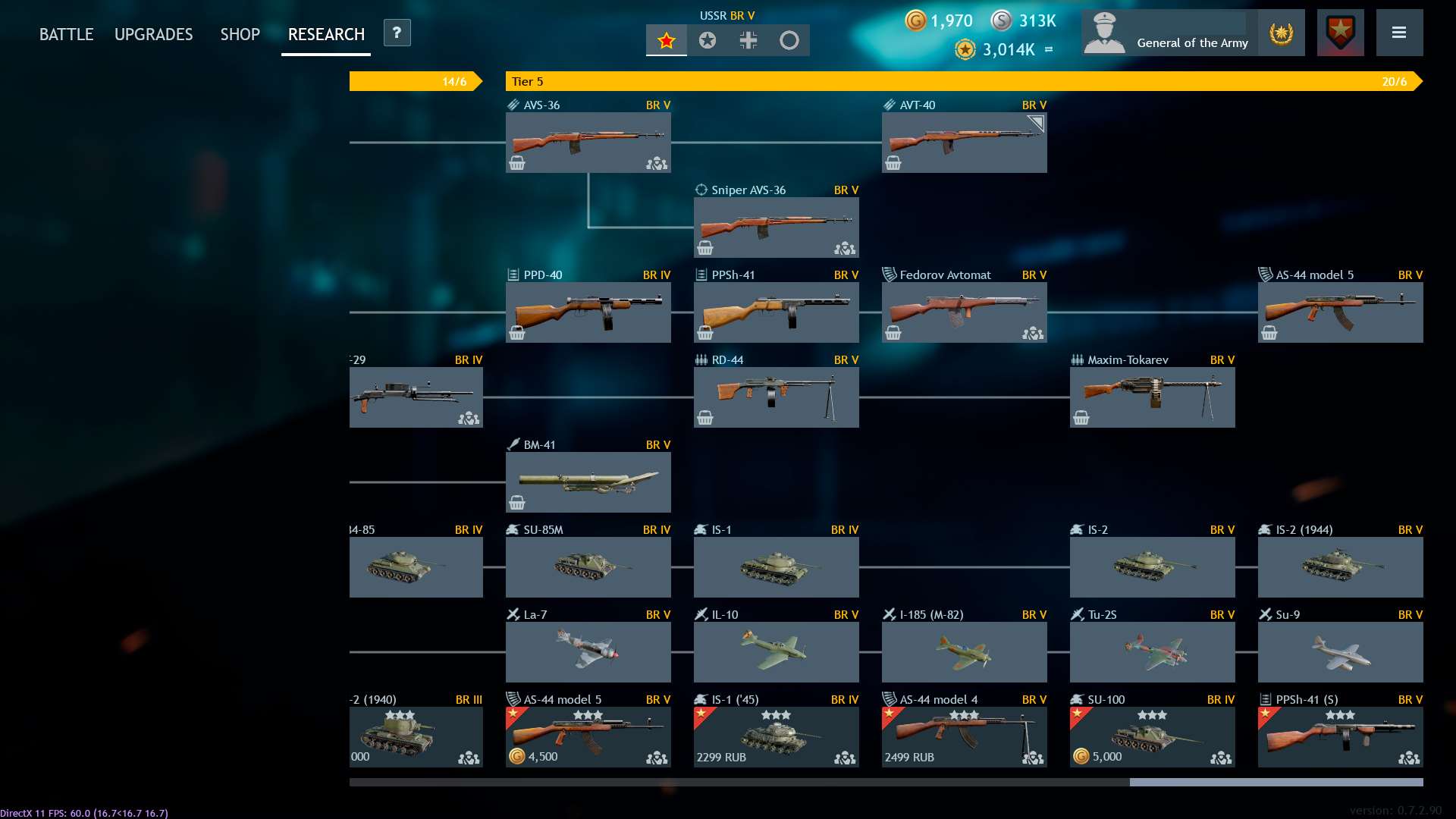Switch to the Germany nation tree

click(748, 41)
